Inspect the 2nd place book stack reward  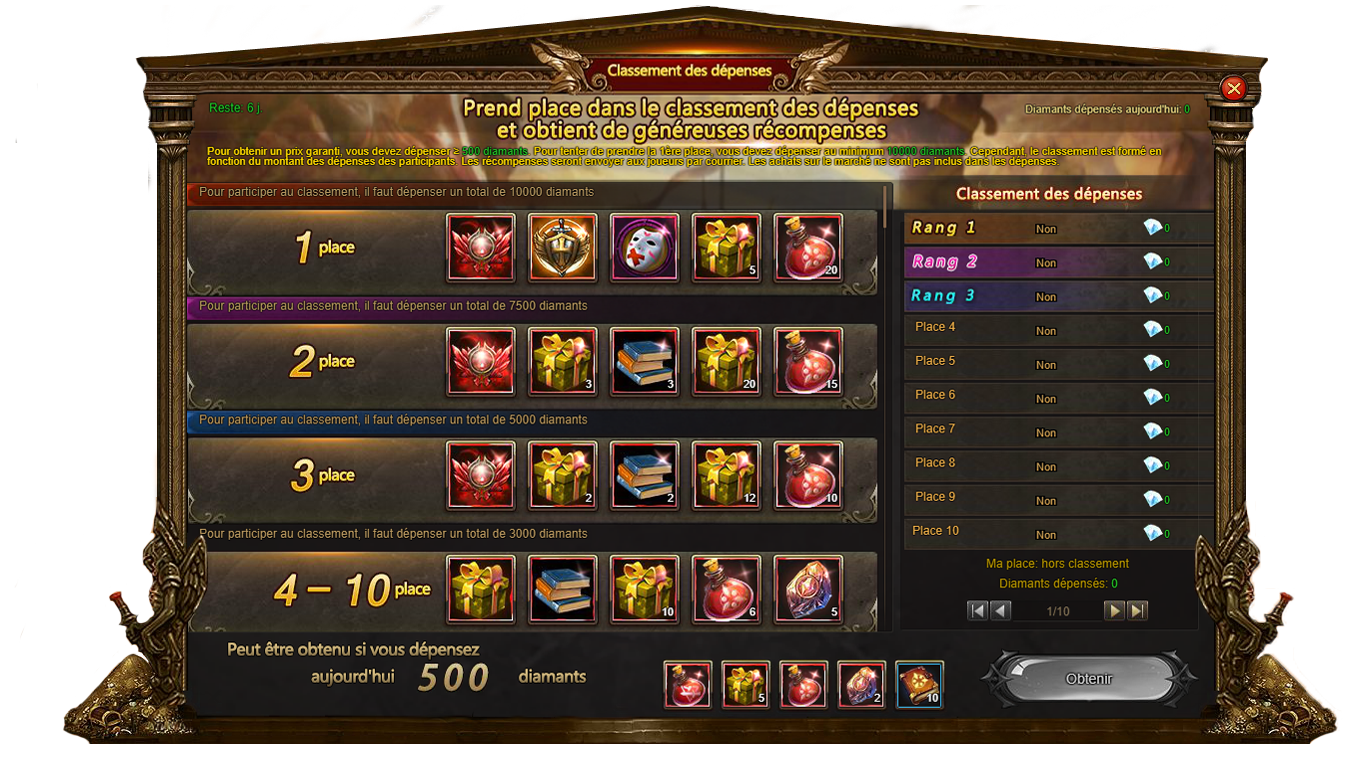[x=644, y=361]
